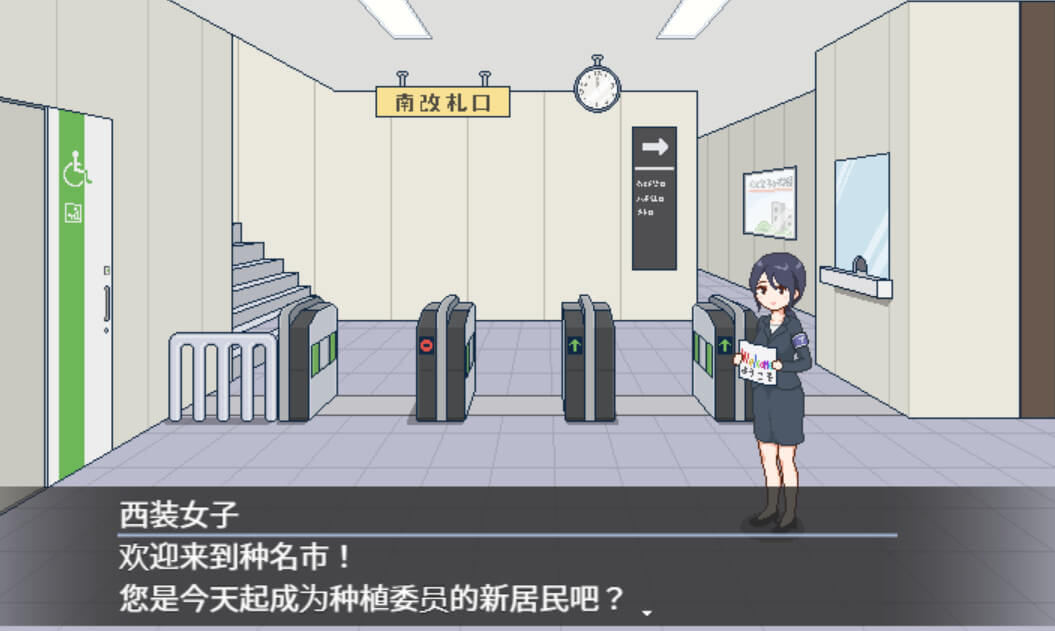Click the dialogue continue arrow indicator
Screen dimensions: 1055x631
coord(647,611)
